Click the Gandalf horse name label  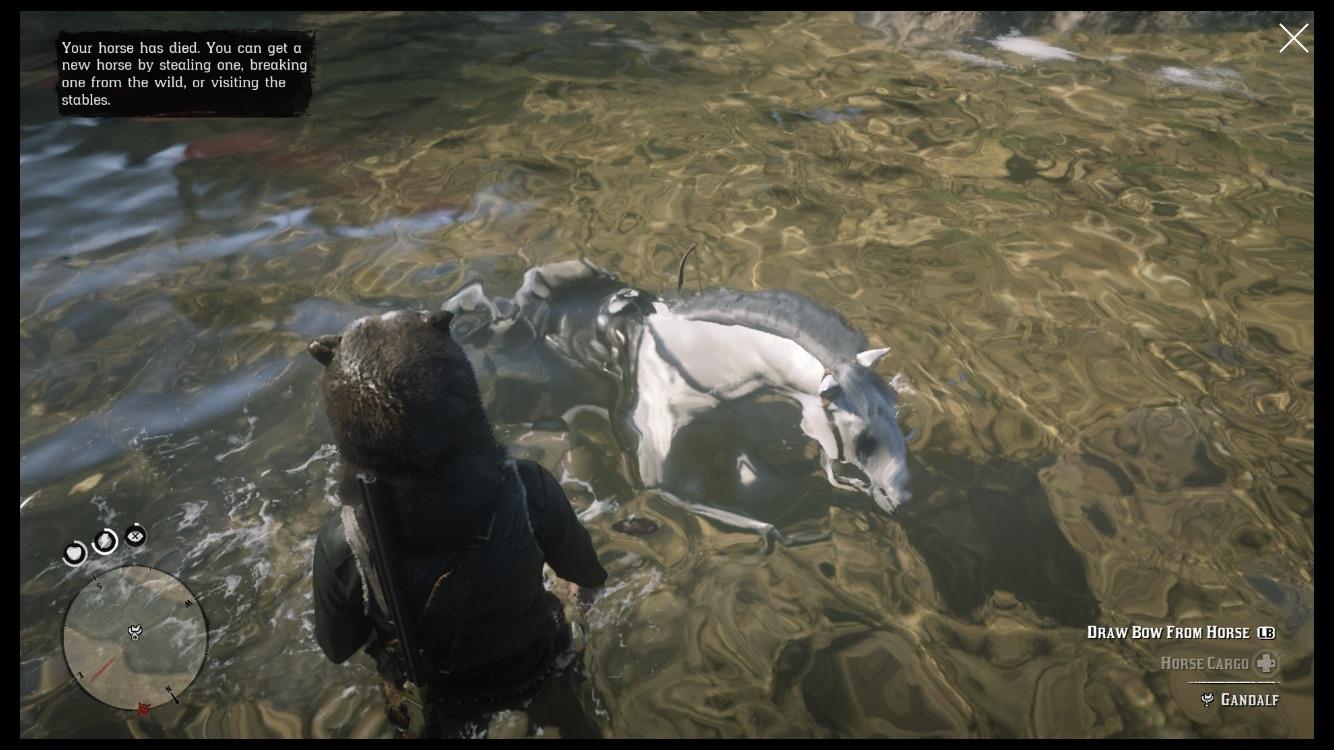1250,700
